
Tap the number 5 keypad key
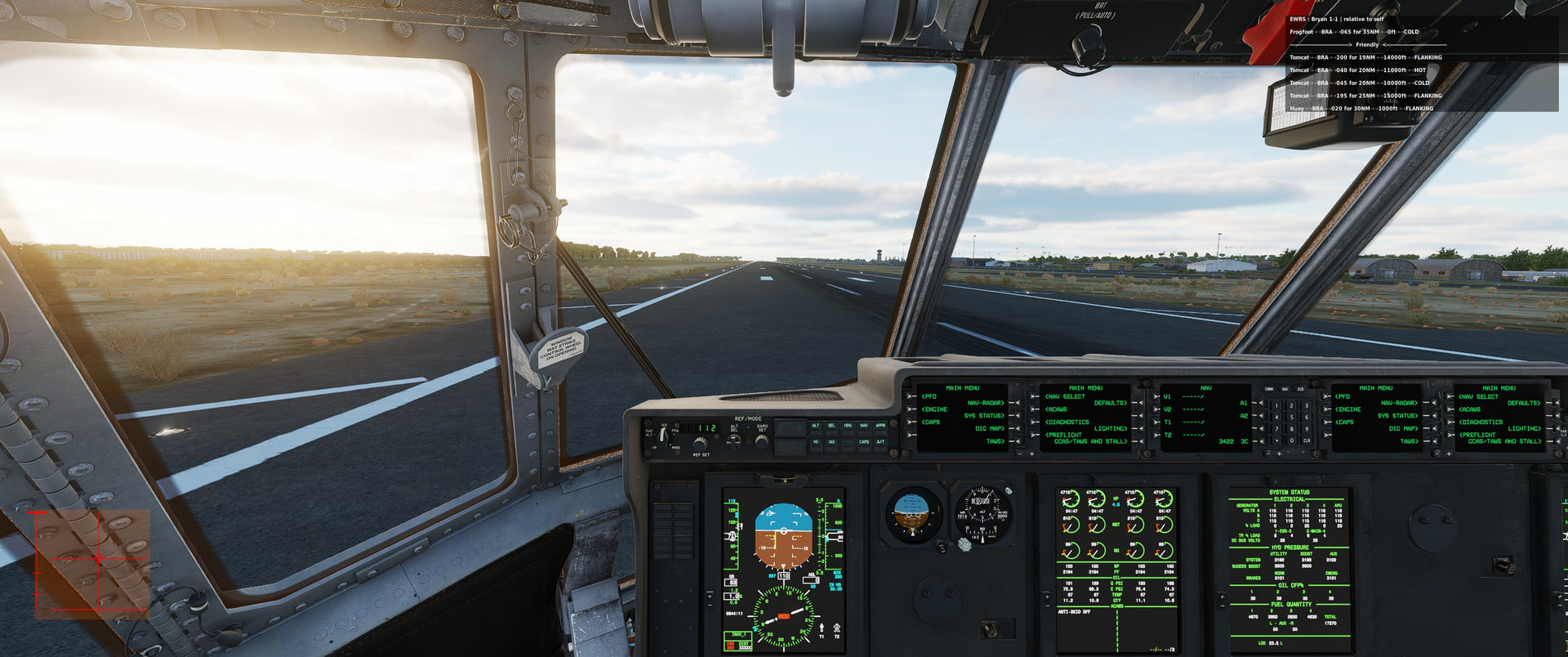tap(1291, 417)
